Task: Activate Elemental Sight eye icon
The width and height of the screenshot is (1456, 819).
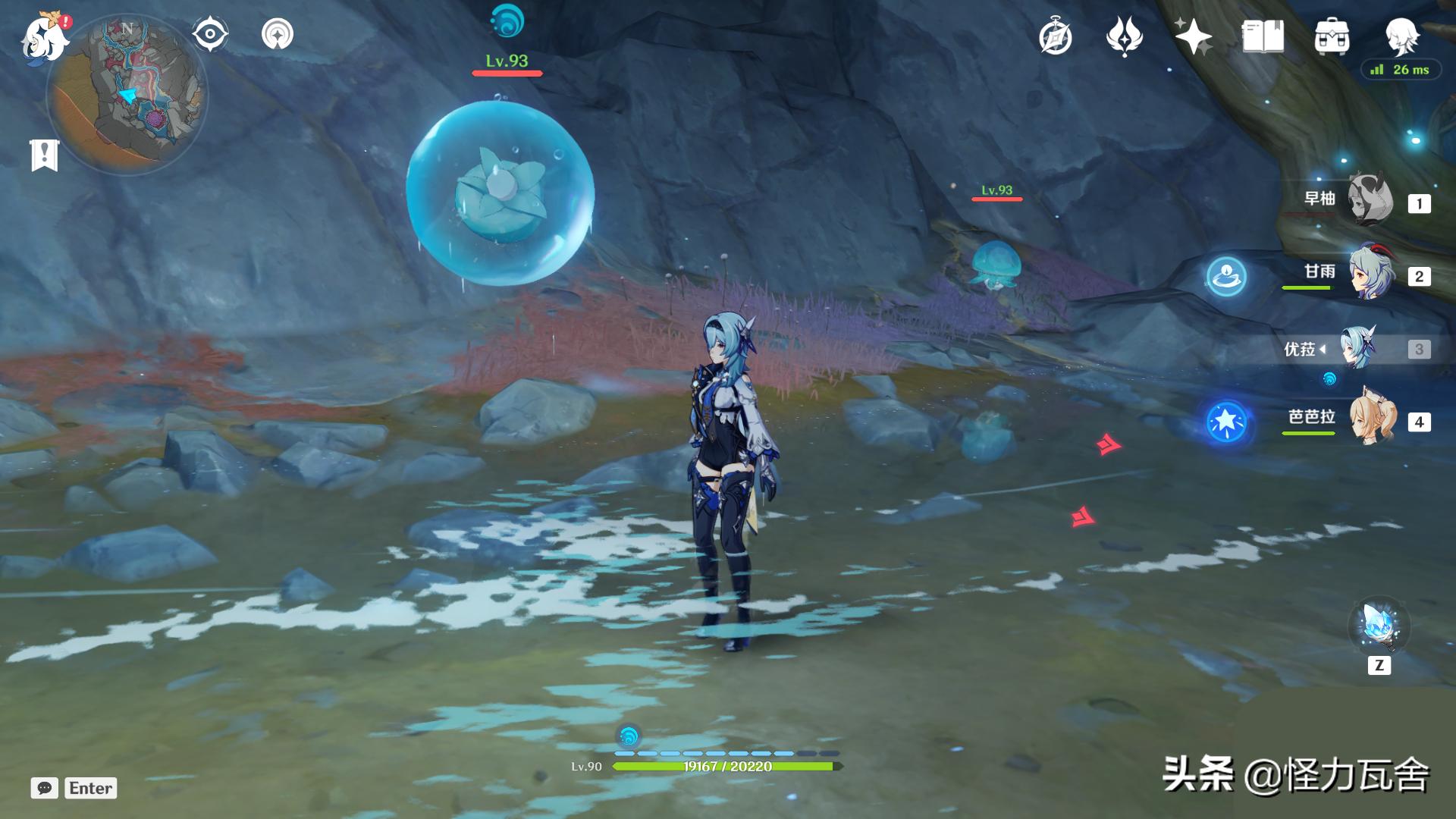Action: click(209, 33)
